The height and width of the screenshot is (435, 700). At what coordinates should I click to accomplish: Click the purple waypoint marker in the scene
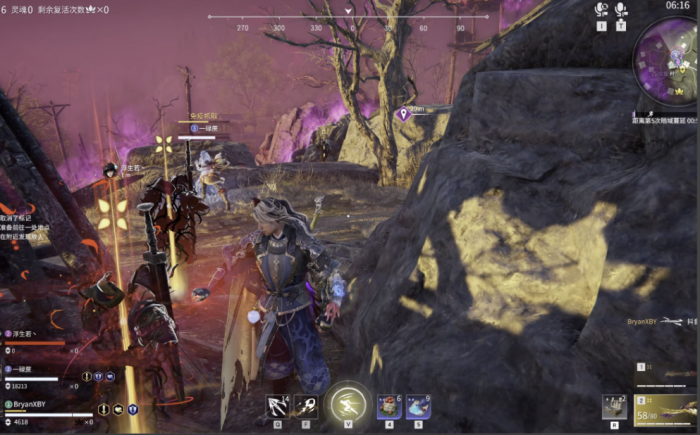(x=403, y=114)
